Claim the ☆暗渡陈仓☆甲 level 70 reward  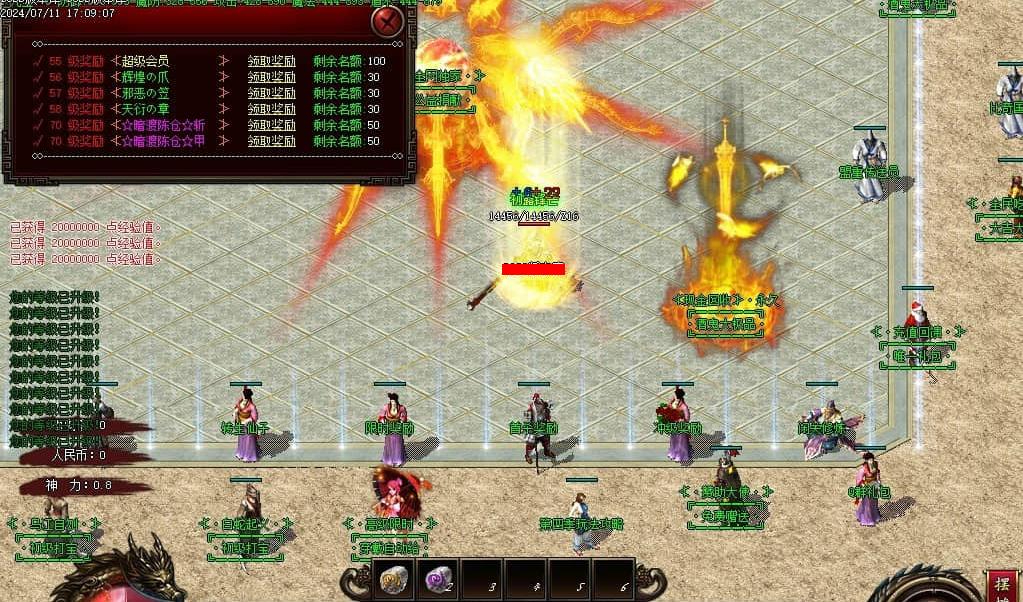tap(271, 141)
